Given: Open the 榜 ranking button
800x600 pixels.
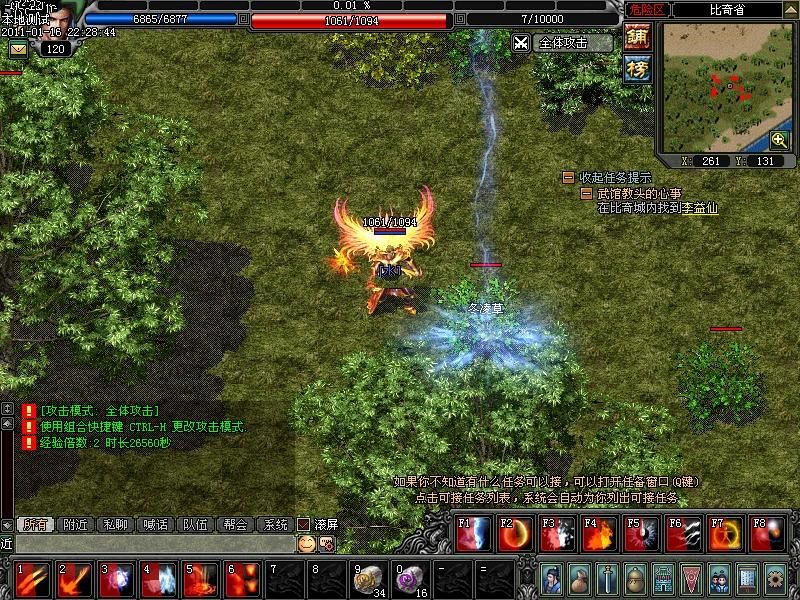Looking at the screenshot, I should [x=637, y=69].
